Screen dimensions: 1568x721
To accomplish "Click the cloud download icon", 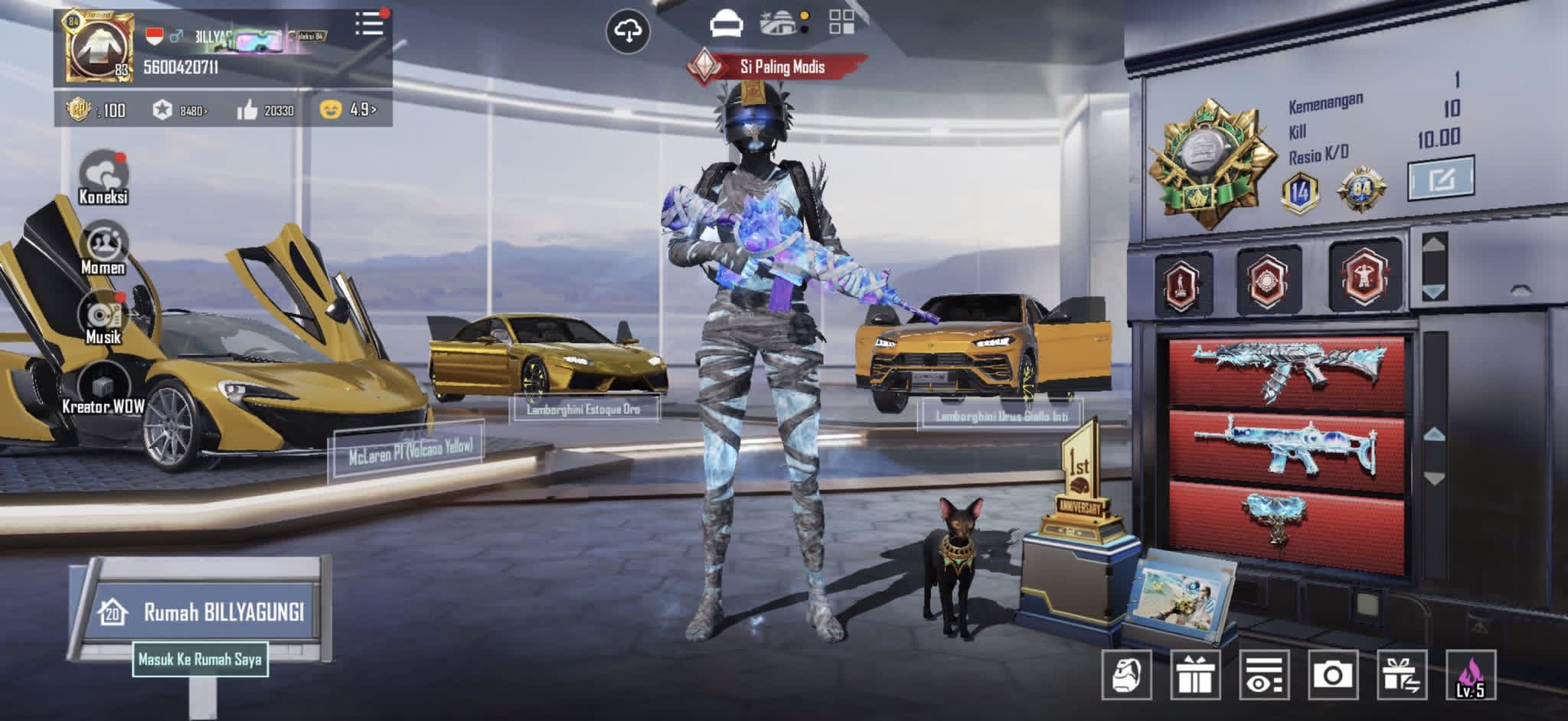I will (x=628, y=31).
